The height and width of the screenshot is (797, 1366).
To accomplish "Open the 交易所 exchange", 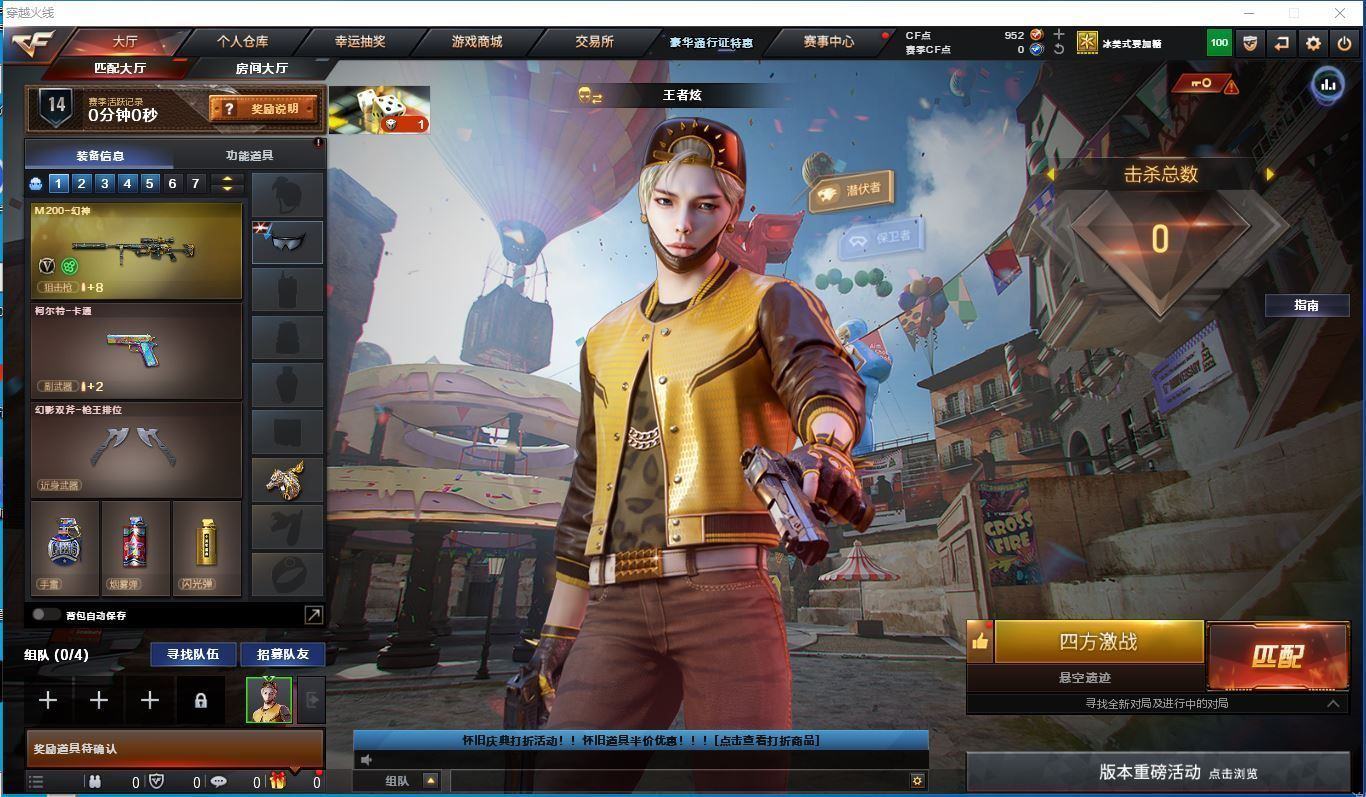I will click(594, 42).
